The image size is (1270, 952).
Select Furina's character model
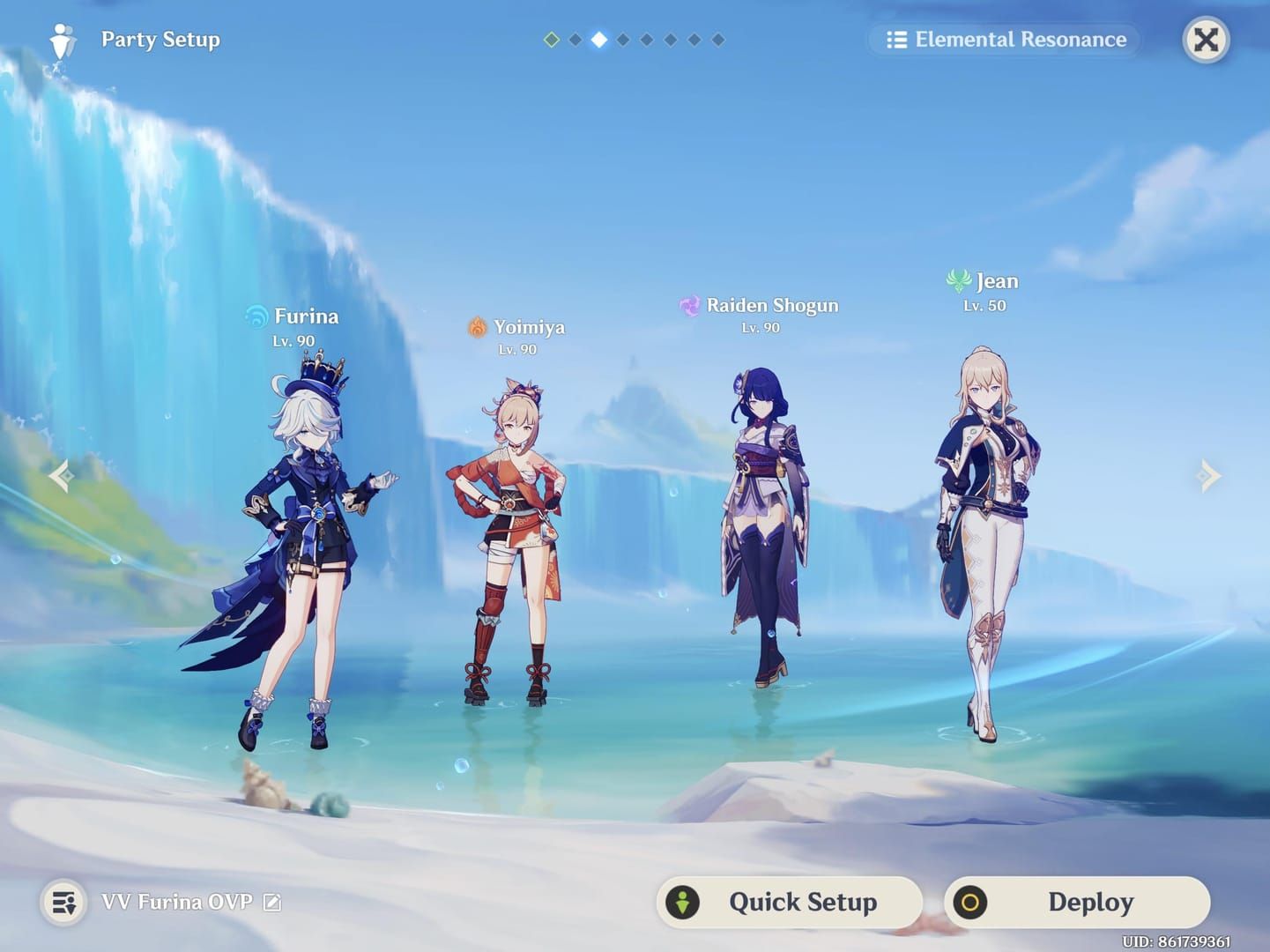(304, 529)
